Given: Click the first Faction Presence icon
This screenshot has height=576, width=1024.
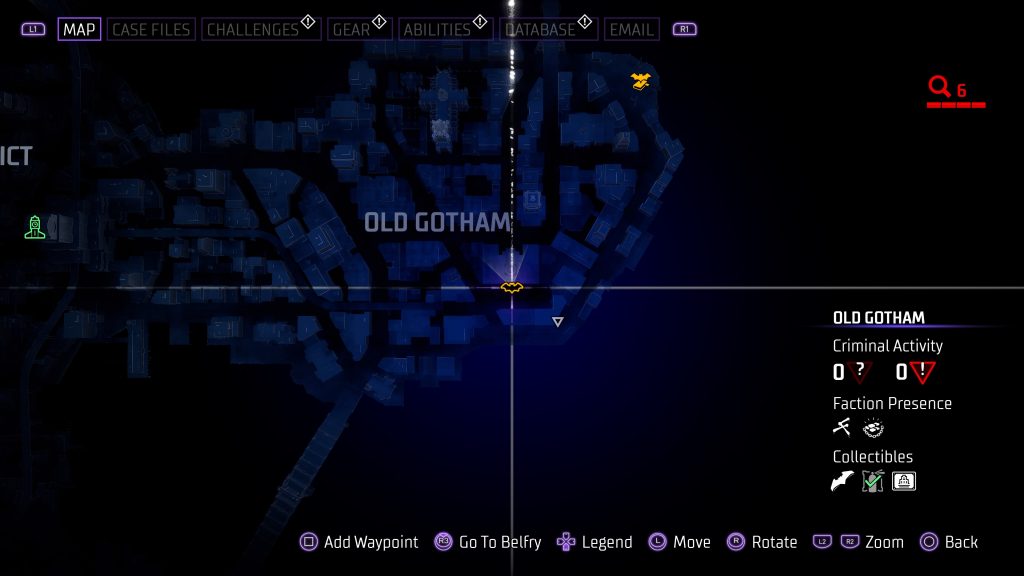Looking at the screenshot, I should (842, 428).
